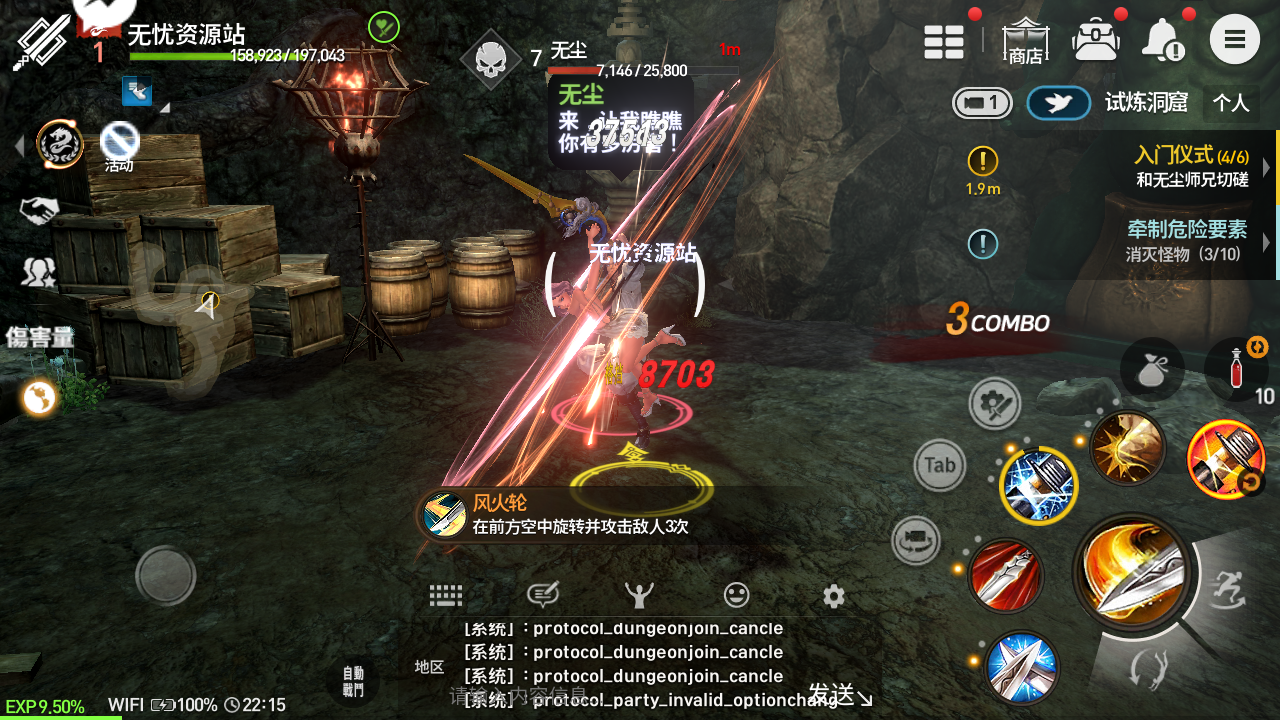Use the red blade skill
Image resolution: width=1280 pixels, height=720 pixels.
(x=1005, y=576)
